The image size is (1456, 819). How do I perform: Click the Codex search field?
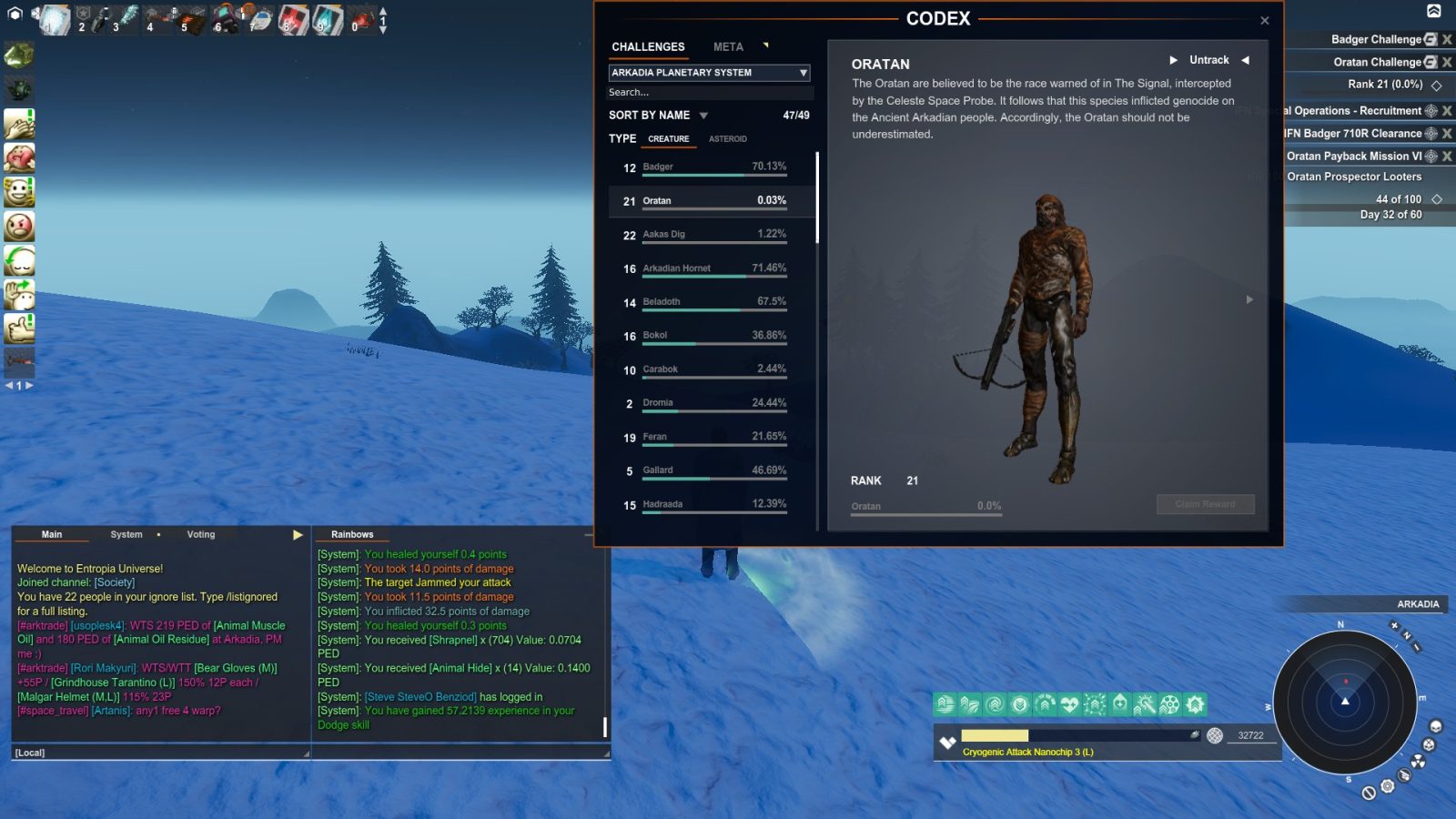coord(710,92)
